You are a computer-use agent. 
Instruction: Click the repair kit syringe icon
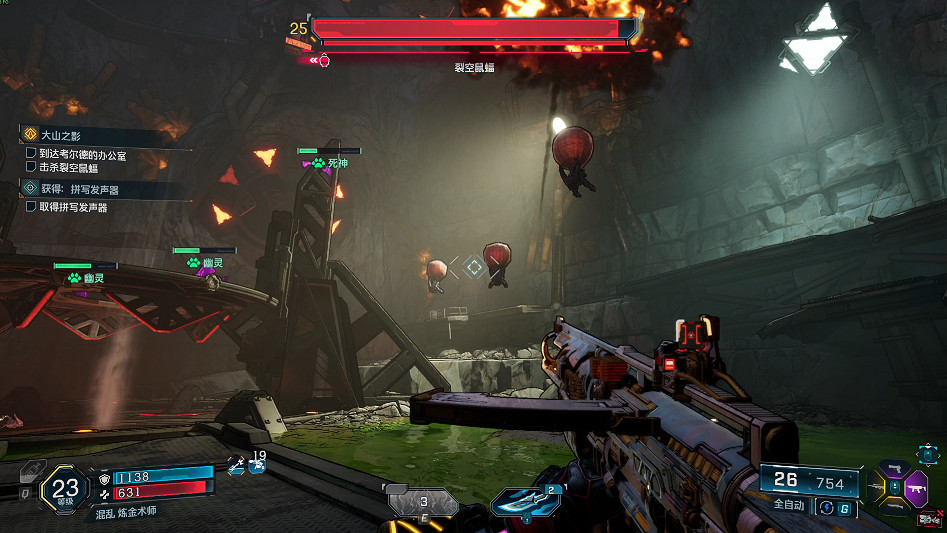click(235, 464)
